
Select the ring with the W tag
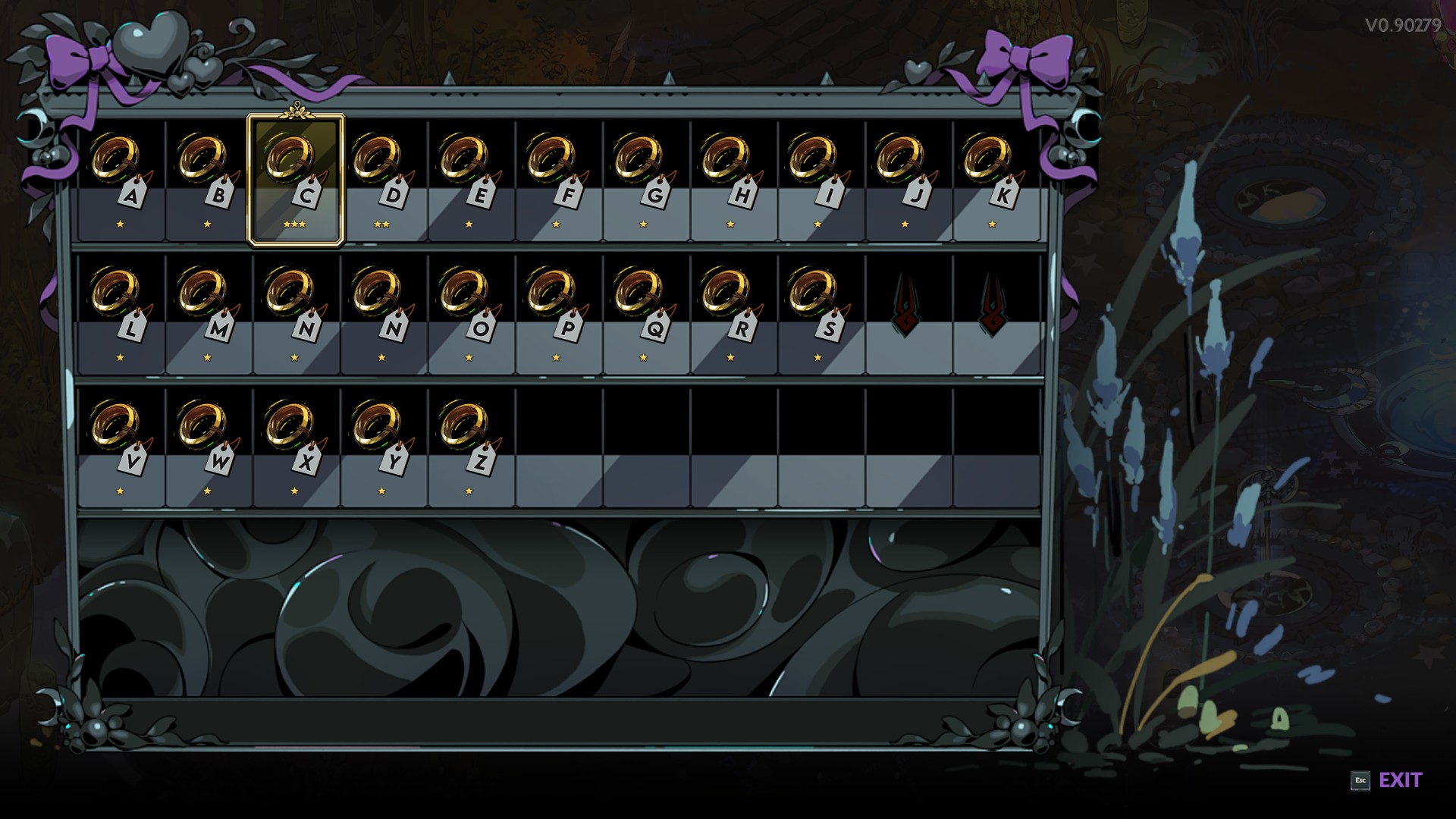(208, 447)
